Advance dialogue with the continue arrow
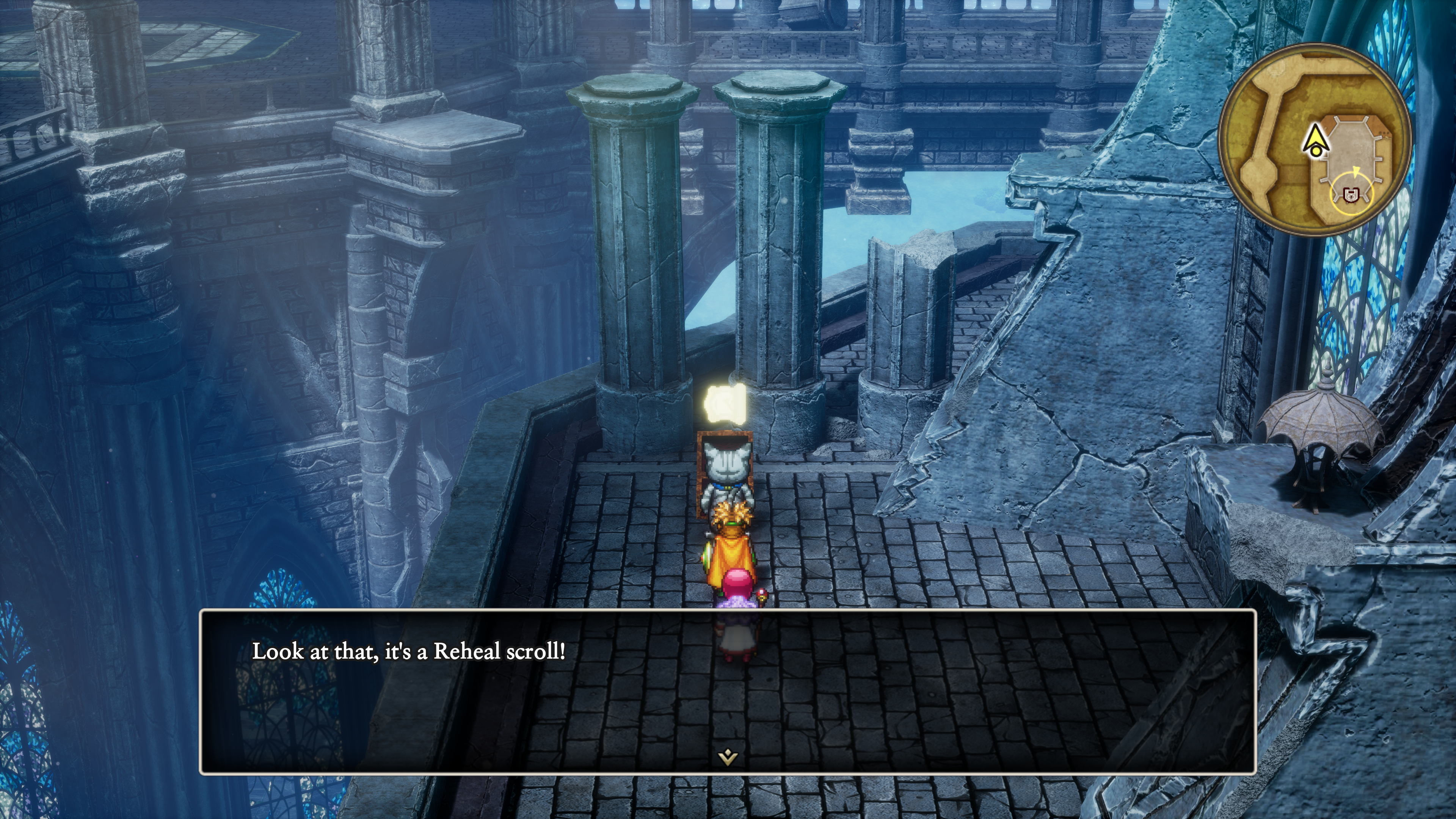The width and height of the screenshot is (1456, 819). (x=728, y=756)
